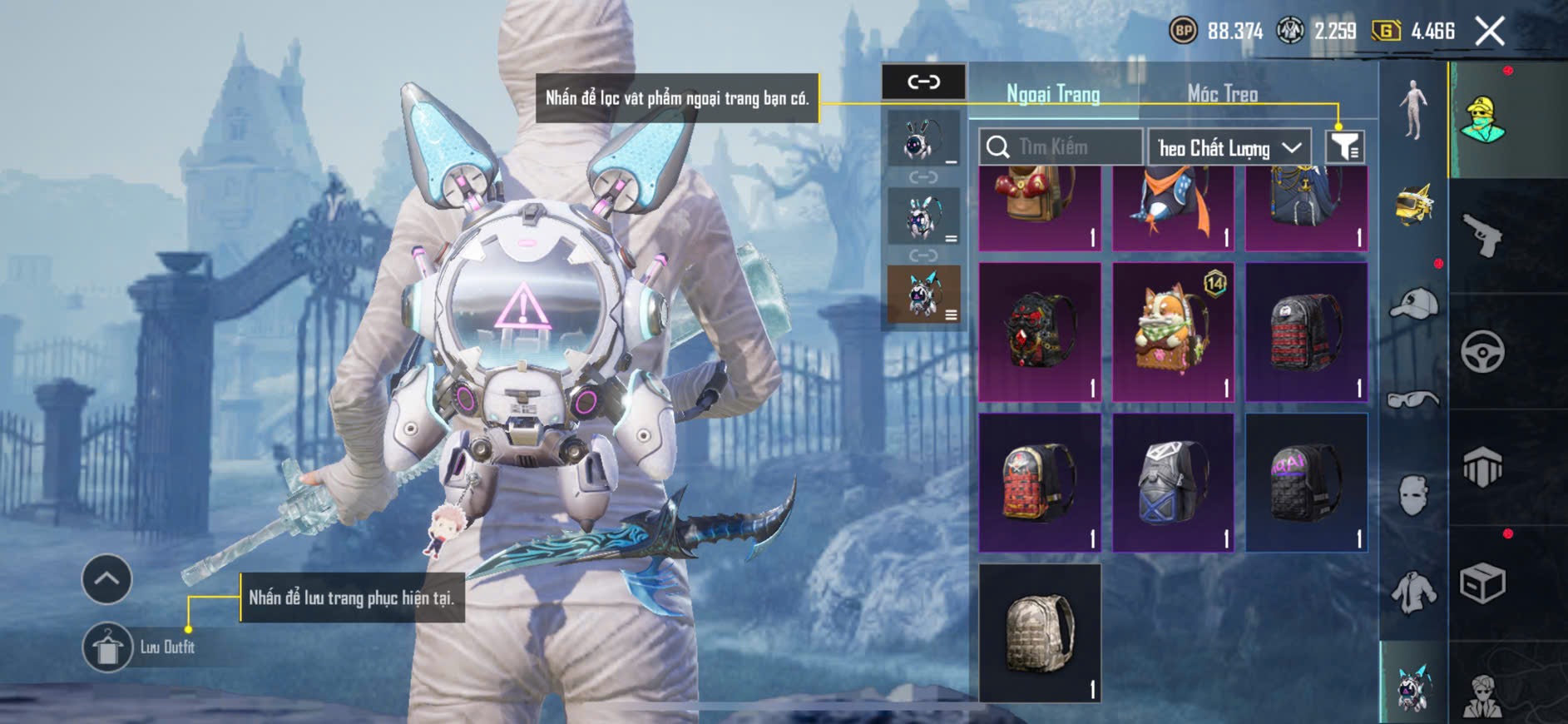Open the Theo Chất Lượng sort dropdown
The height and width of the screenshot is (724, 1568).
(x=1229, y=148)
